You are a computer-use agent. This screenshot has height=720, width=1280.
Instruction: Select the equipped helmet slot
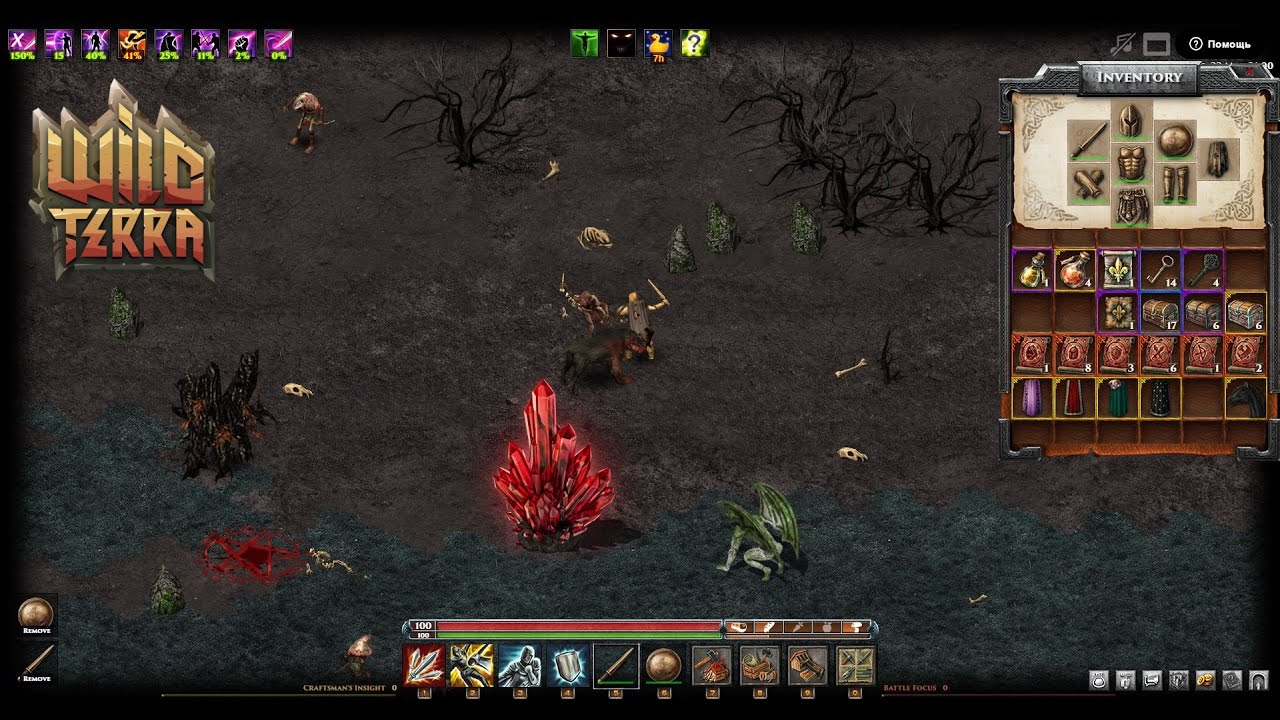point(1131,122)
